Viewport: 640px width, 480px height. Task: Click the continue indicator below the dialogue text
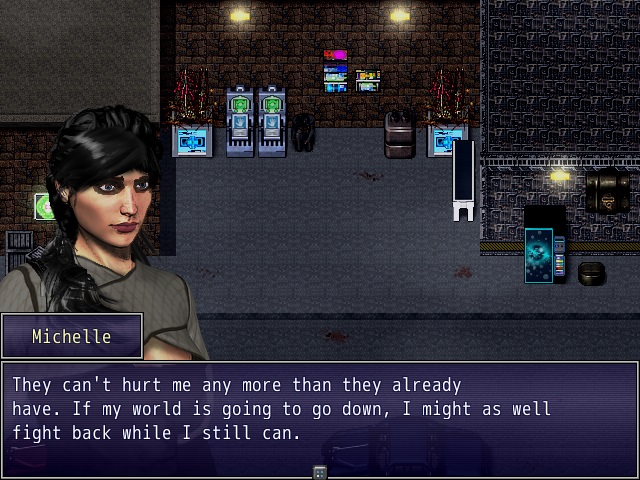click(x=320, y=472)
